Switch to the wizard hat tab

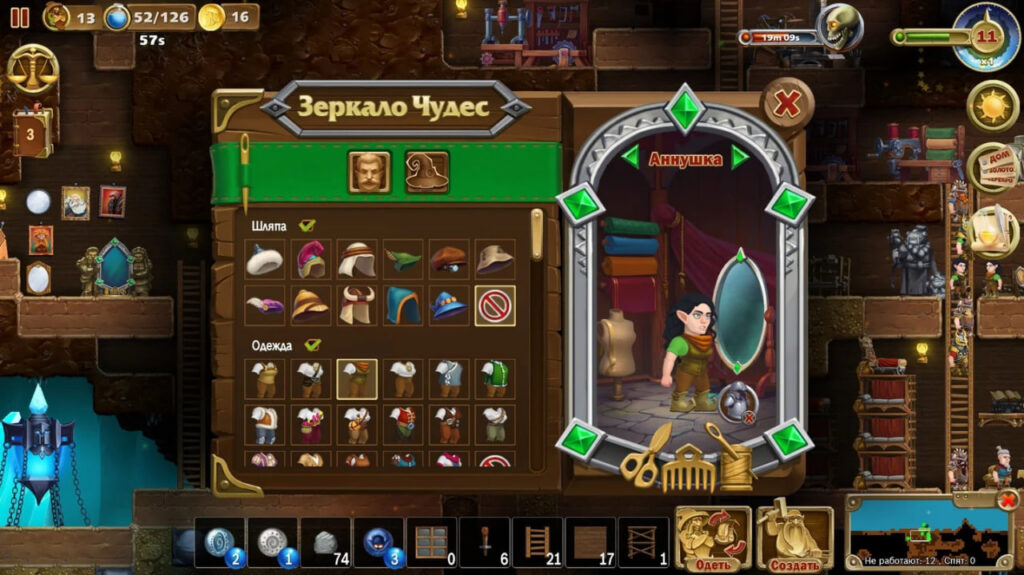427,172
